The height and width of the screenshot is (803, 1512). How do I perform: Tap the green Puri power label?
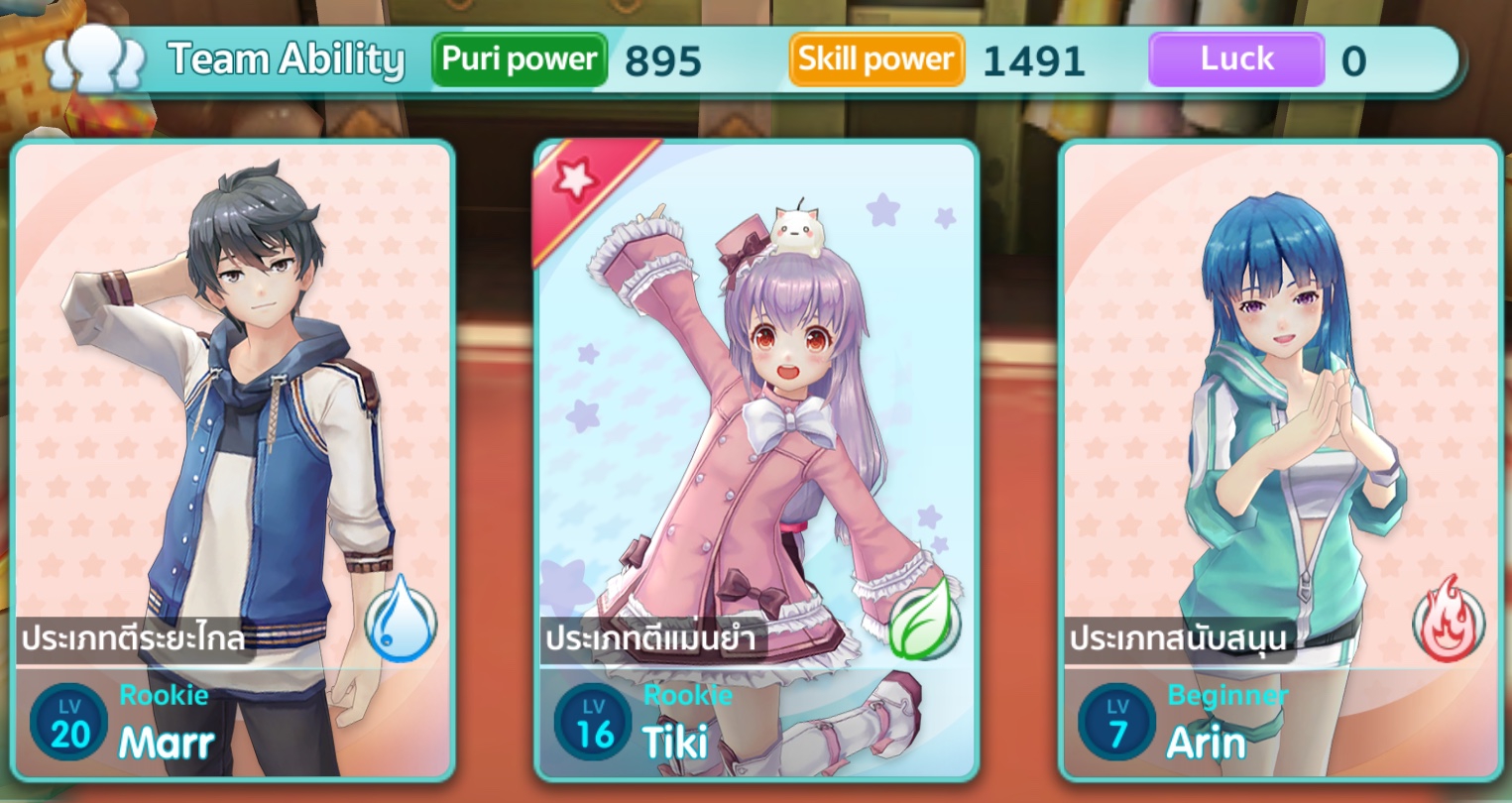[x=520, y=59]
